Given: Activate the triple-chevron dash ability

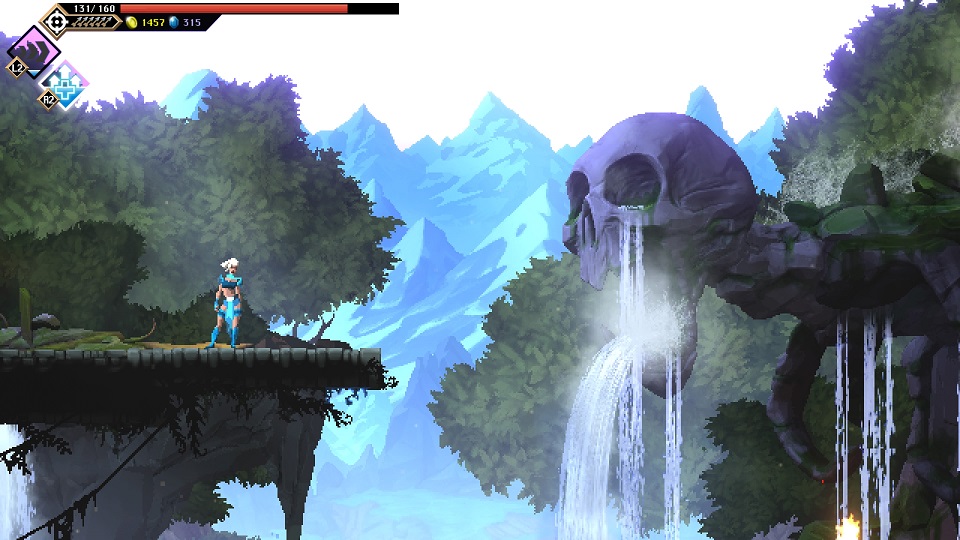Looking at the screenshot, I should pos(35,51).
